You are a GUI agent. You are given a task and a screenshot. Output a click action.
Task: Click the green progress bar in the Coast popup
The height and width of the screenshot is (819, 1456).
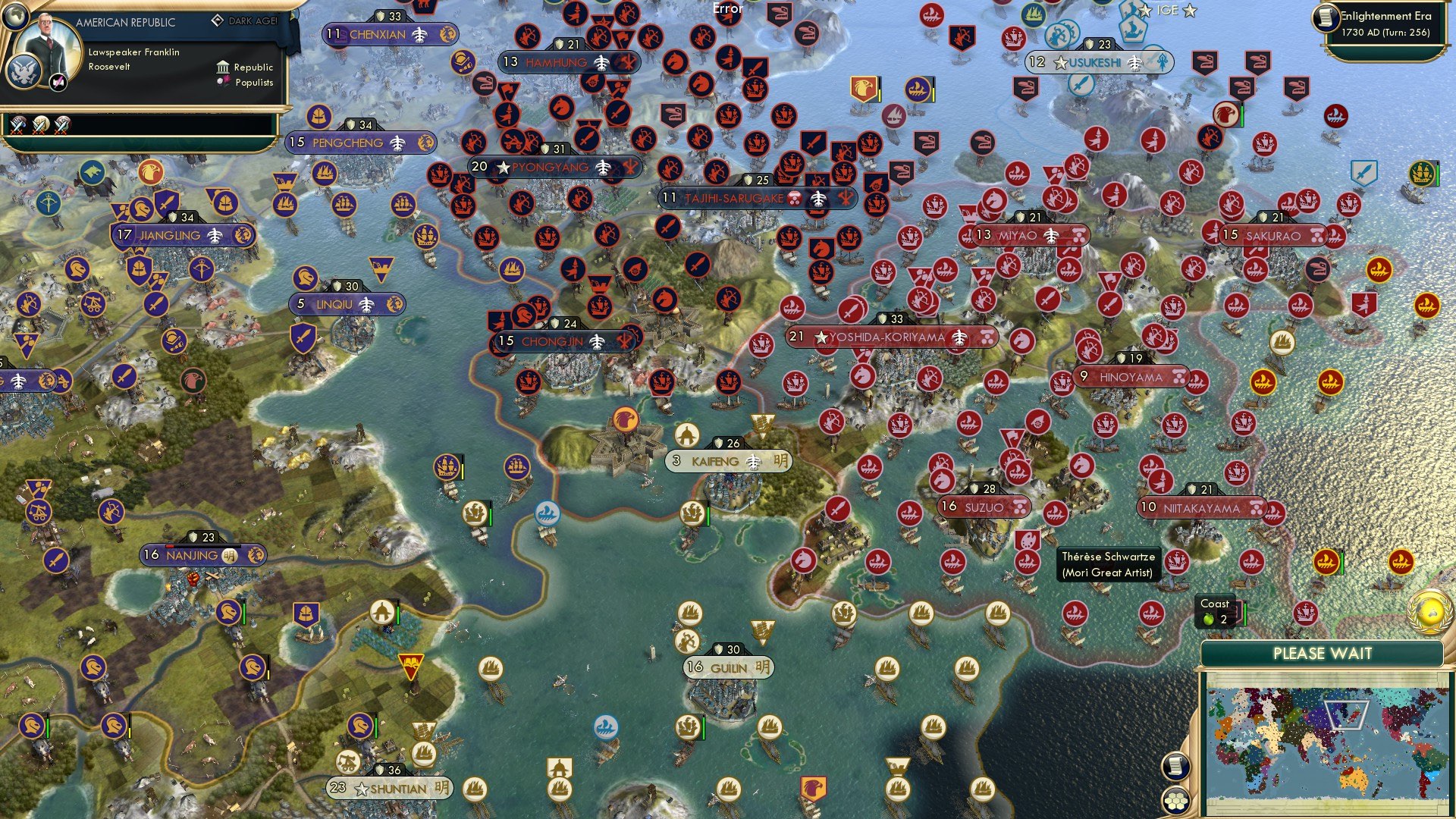1244,613
